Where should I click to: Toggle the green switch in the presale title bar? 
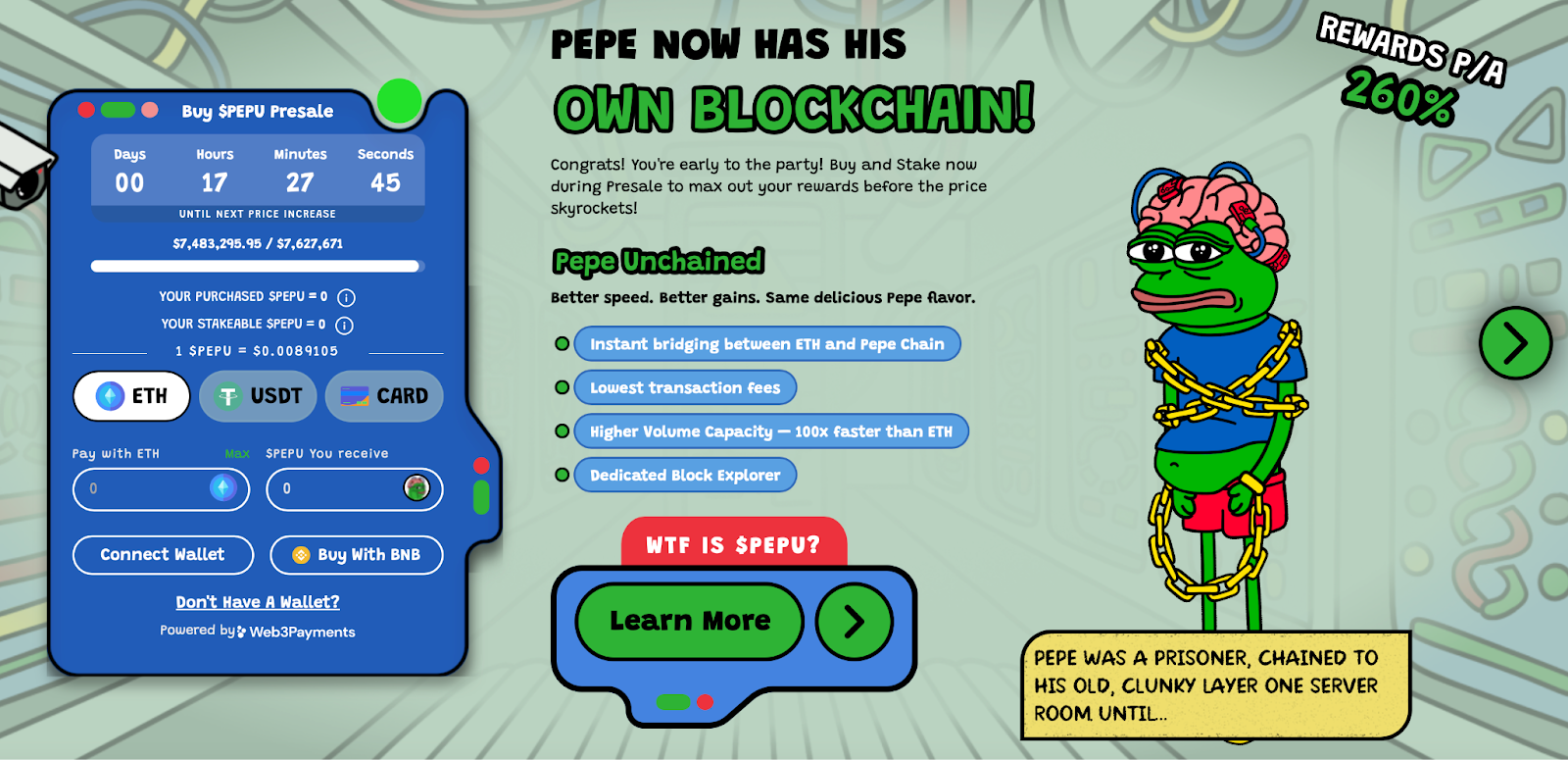pos(117,110)
